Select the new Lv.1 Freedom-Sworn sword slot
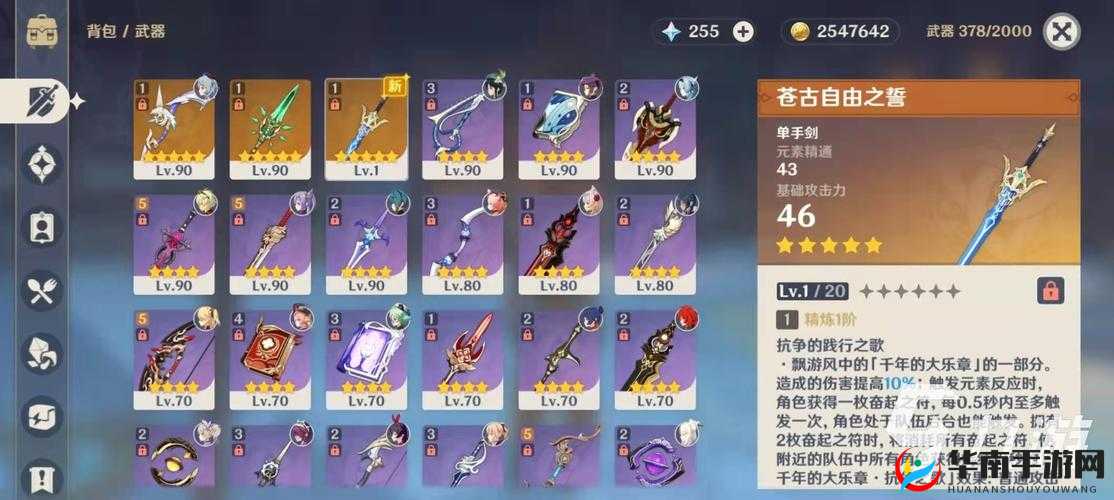The height and width of the screenshot is (500, 1114). click(366, 125)
